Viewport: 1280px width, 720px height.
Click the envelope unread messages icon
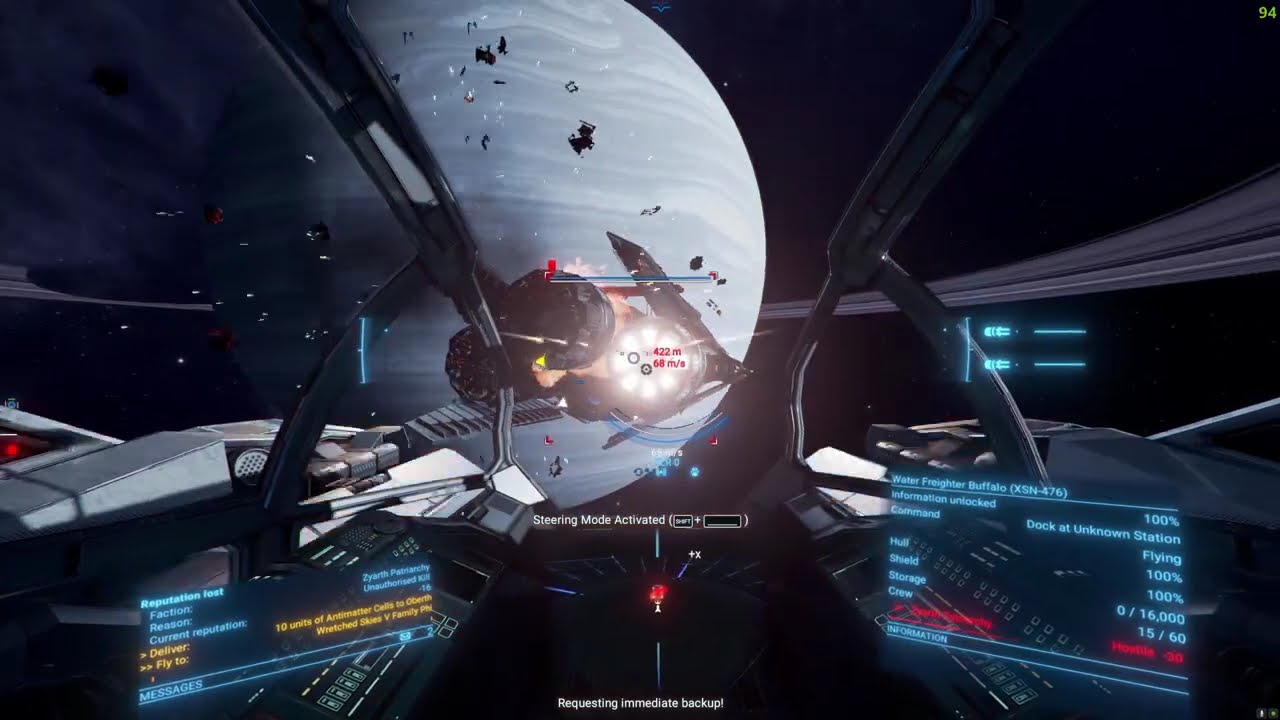pyautogui.click(x=405, y=635)
